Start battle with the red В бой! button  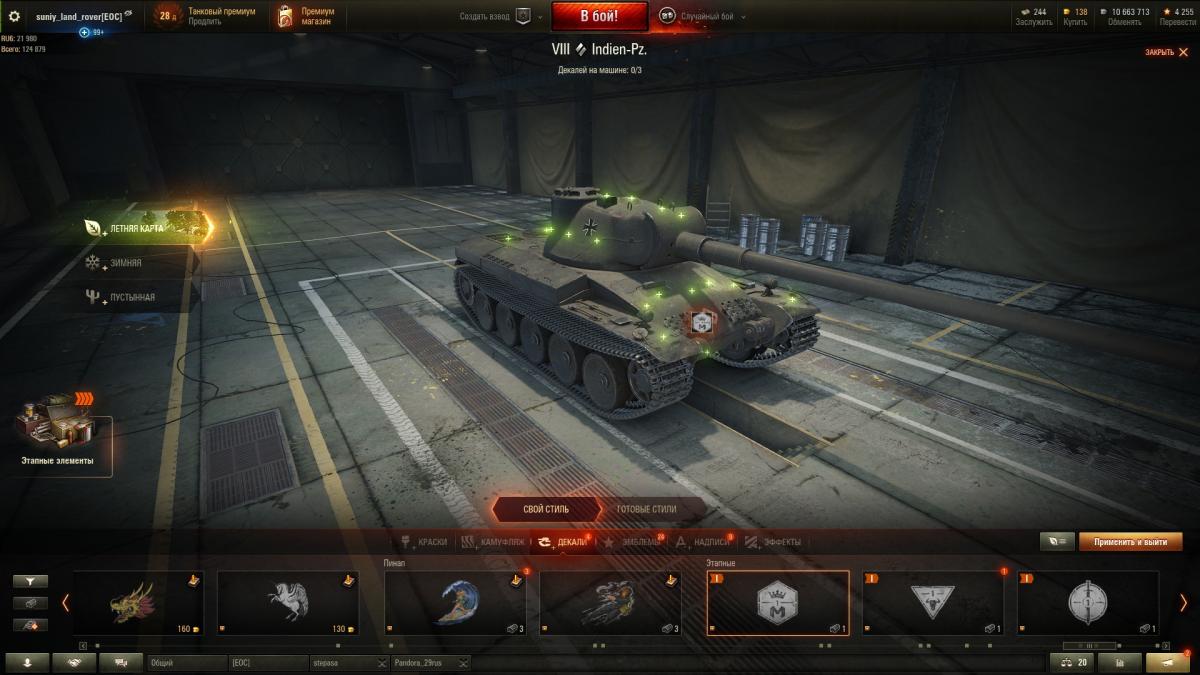pyautogui.click(x=599, y=16)
